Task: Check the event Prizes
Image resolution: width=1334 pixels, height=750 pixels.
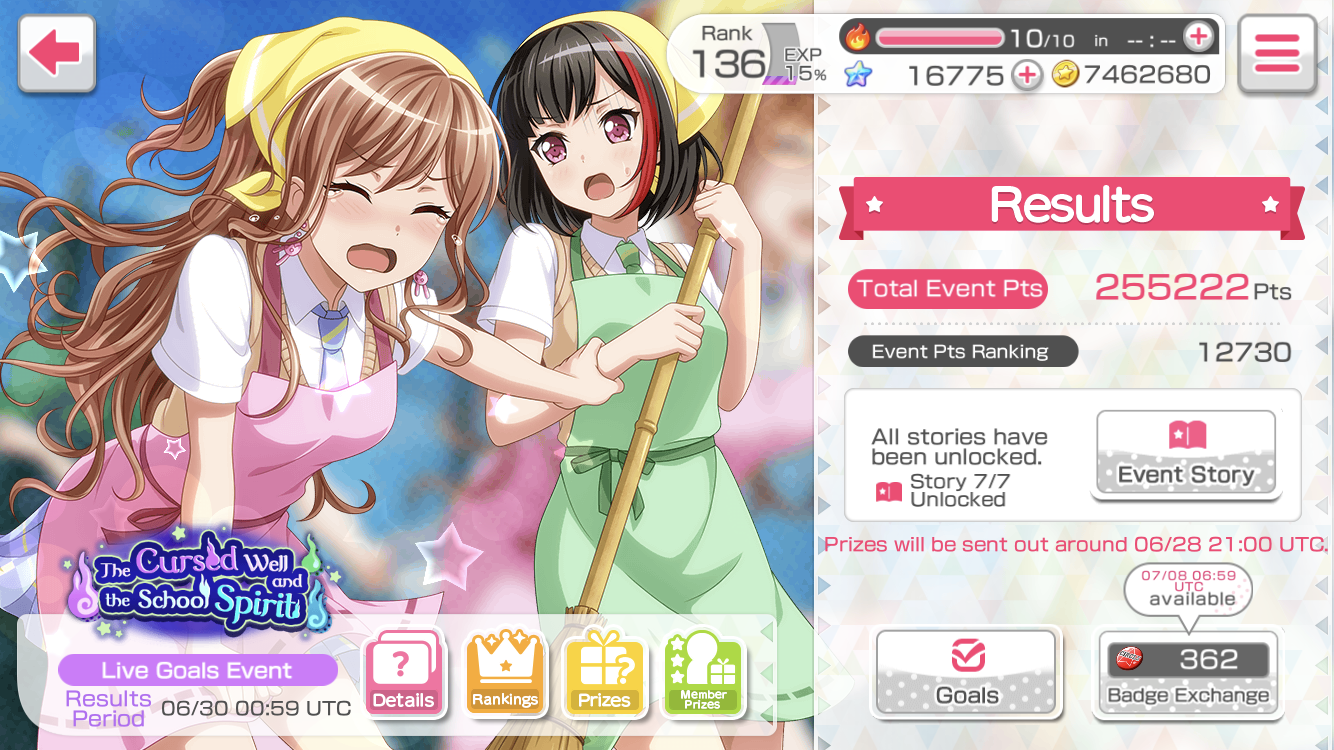Action: click(604, 671)
